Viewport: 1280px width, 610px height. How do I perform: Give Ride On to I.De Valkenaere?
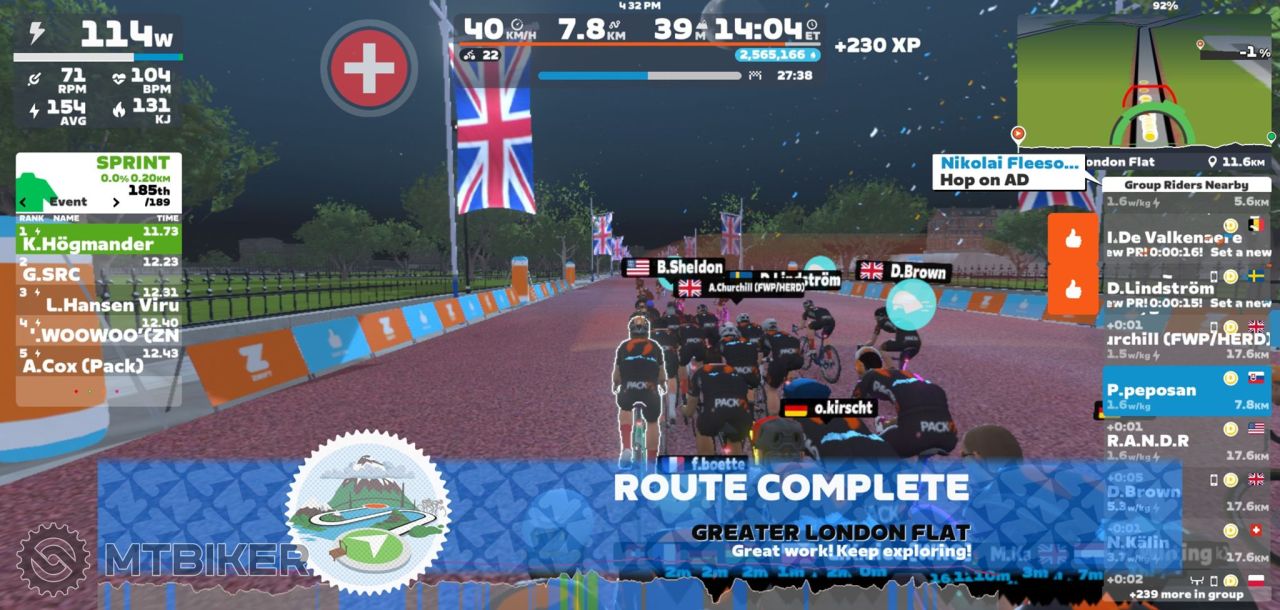pos(1073,239)
